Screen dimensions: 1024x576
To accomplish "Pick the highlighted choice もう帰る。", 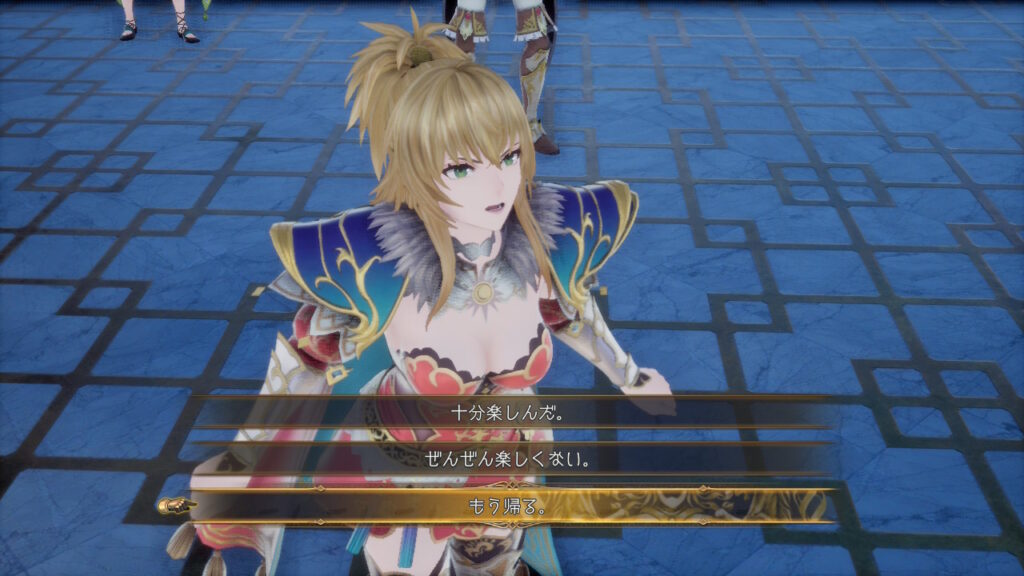I will coord(510,506).
